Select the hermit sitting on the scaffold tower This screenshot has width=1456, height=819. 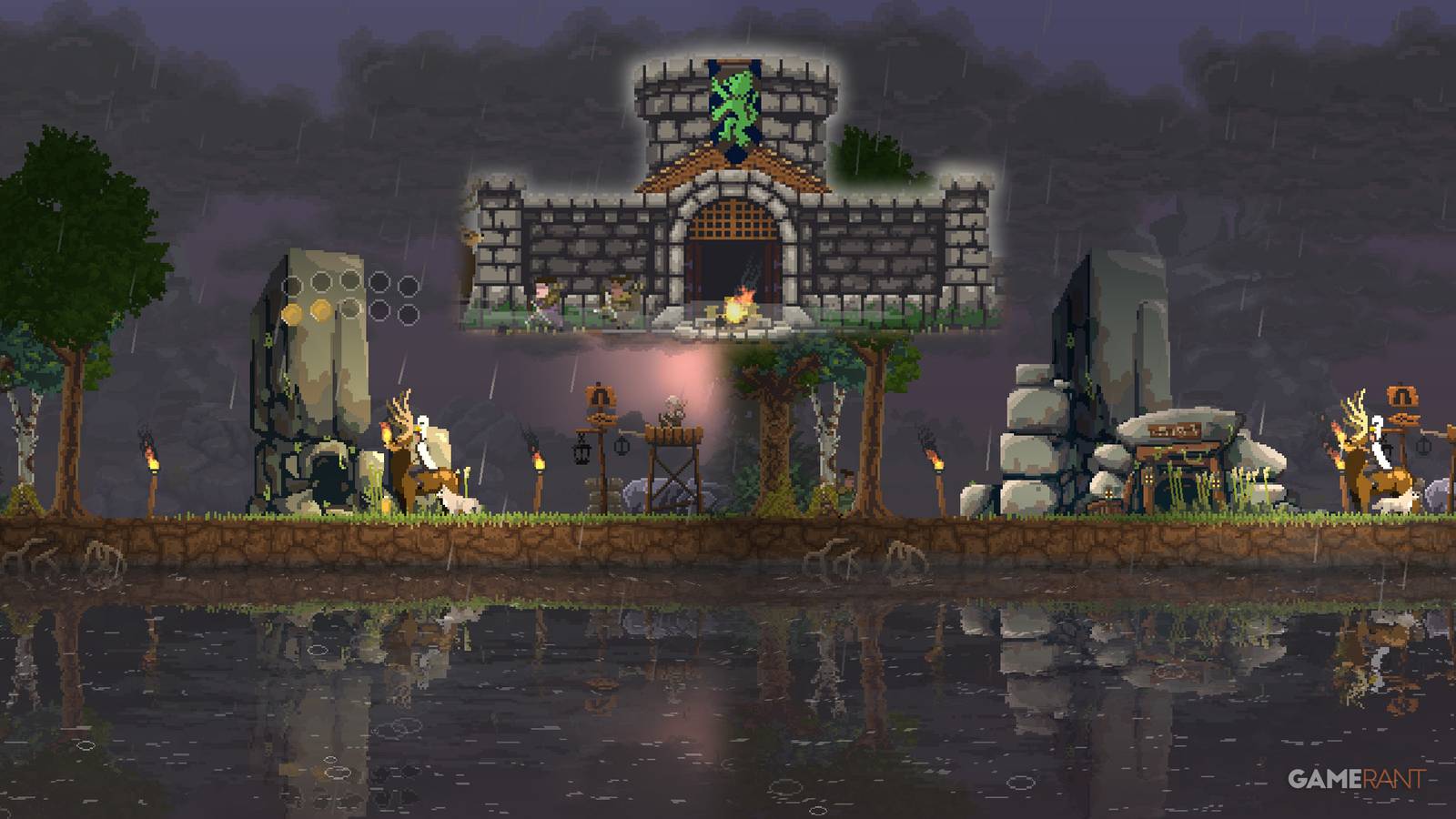coord(673,411)
